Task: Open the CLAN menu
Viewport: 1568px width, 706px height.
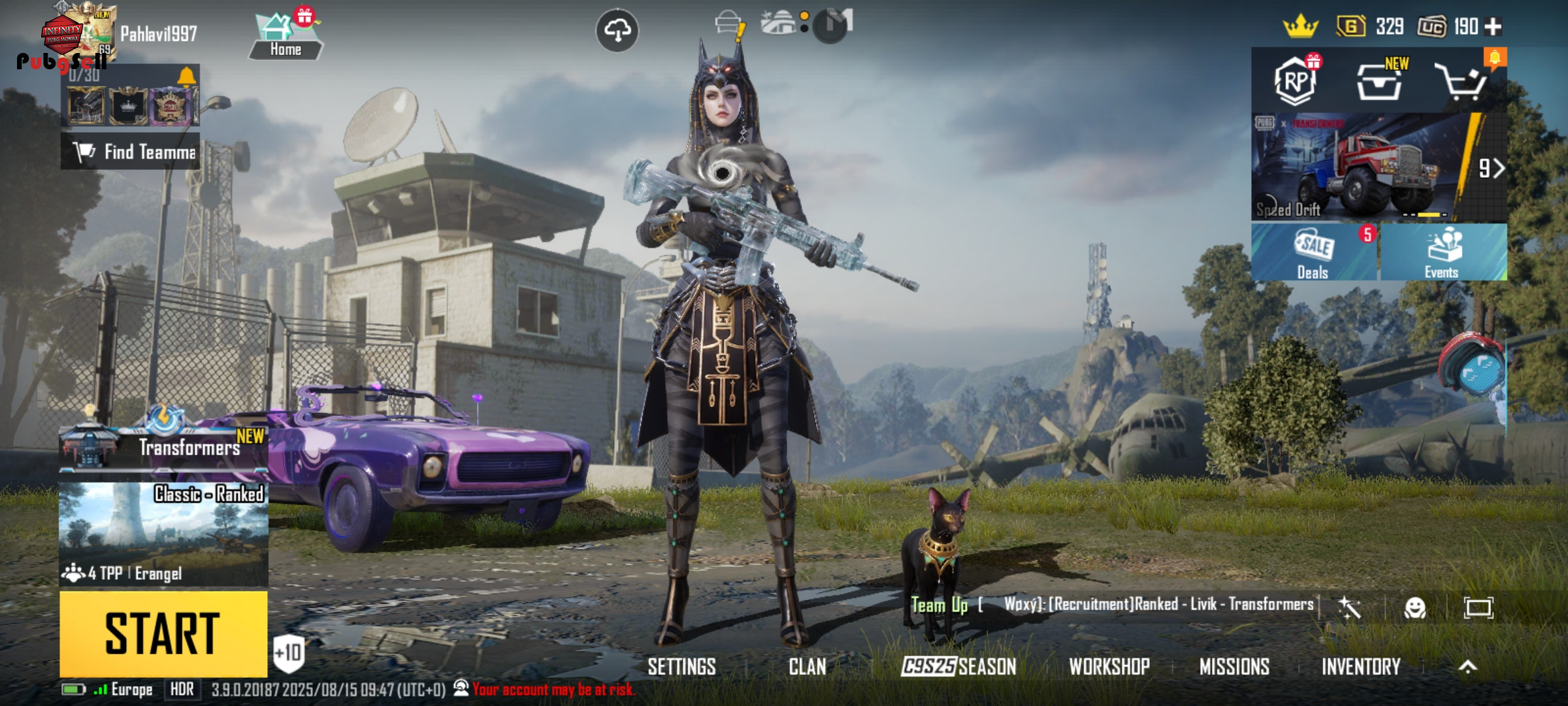Action: (807, 667)
